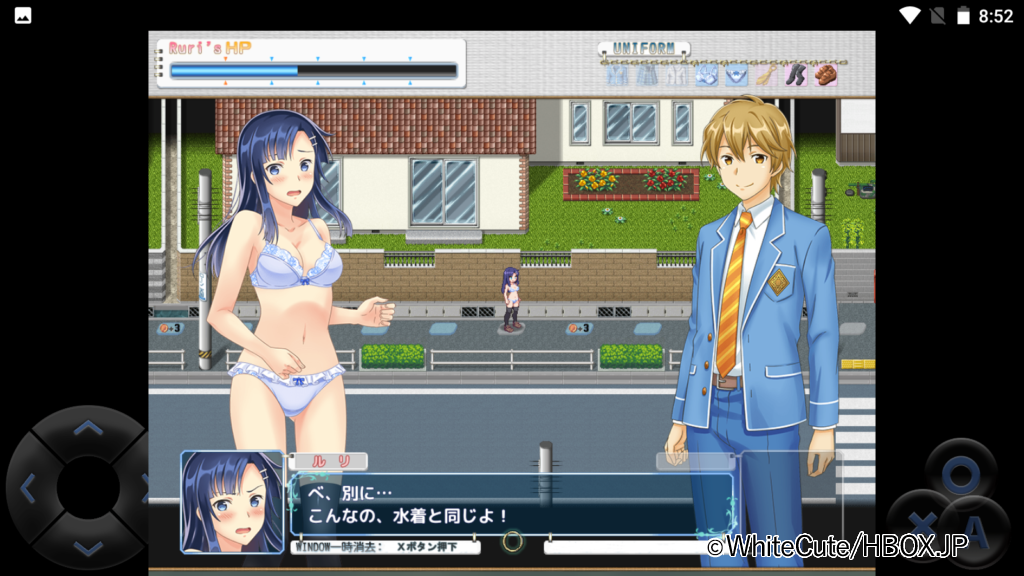Screen dimensions: 1024x576
Task: Select the white shirt uniform icon
Action: tap(676, 75)
